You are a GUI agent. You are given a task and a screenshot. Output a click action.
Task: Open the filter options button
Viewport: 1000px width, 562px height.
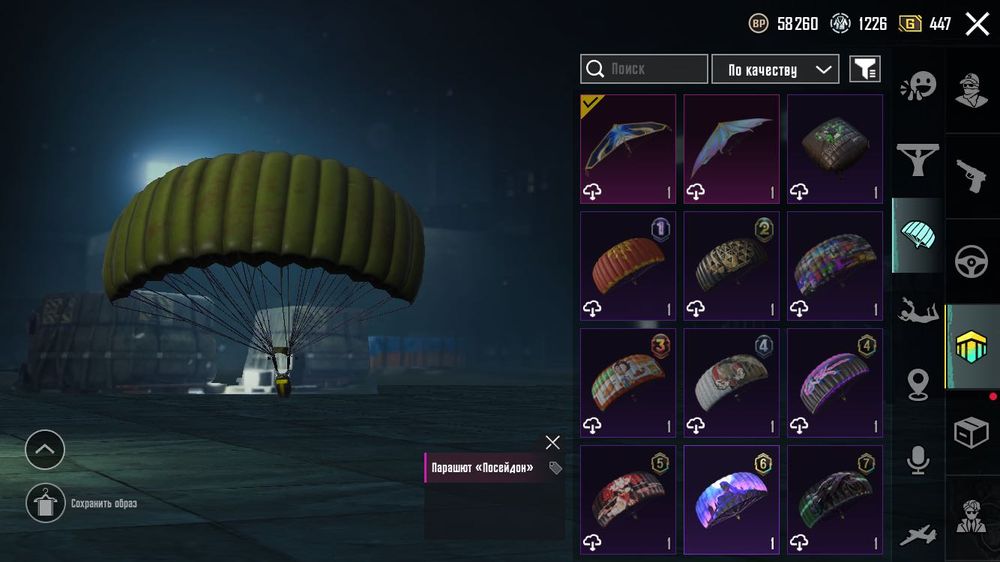coord(865,69)
